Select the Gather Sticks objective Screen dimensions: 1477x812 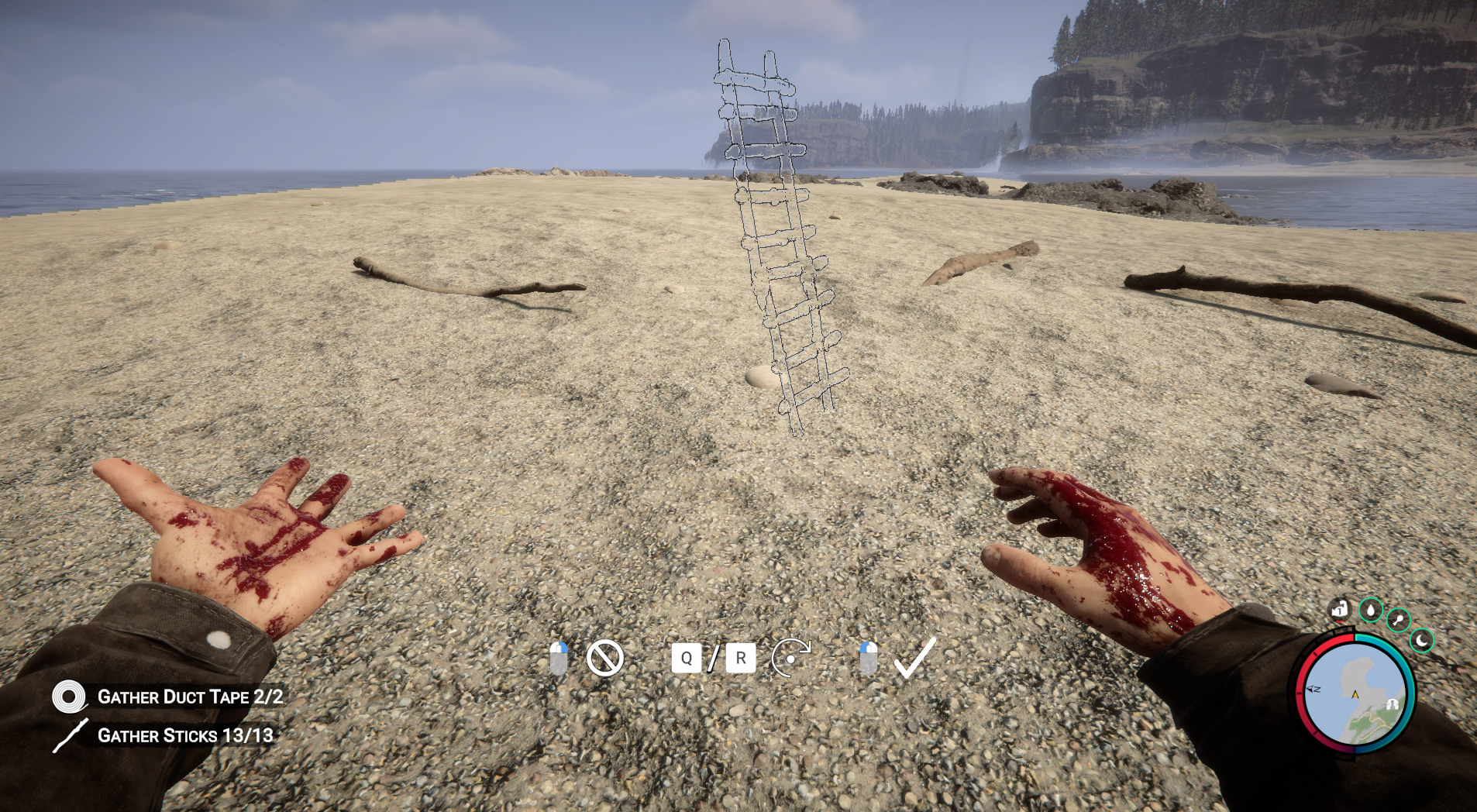[184, 735]
